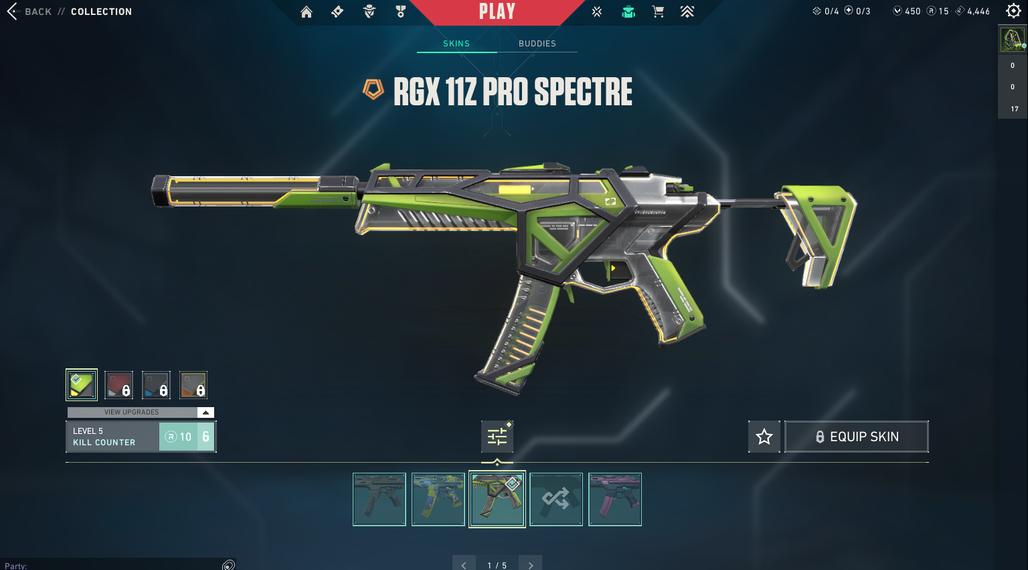Viewport: 1028px width, 570px height.
Task: Open the shopping cart store
Action: click(x=658, y=12)
